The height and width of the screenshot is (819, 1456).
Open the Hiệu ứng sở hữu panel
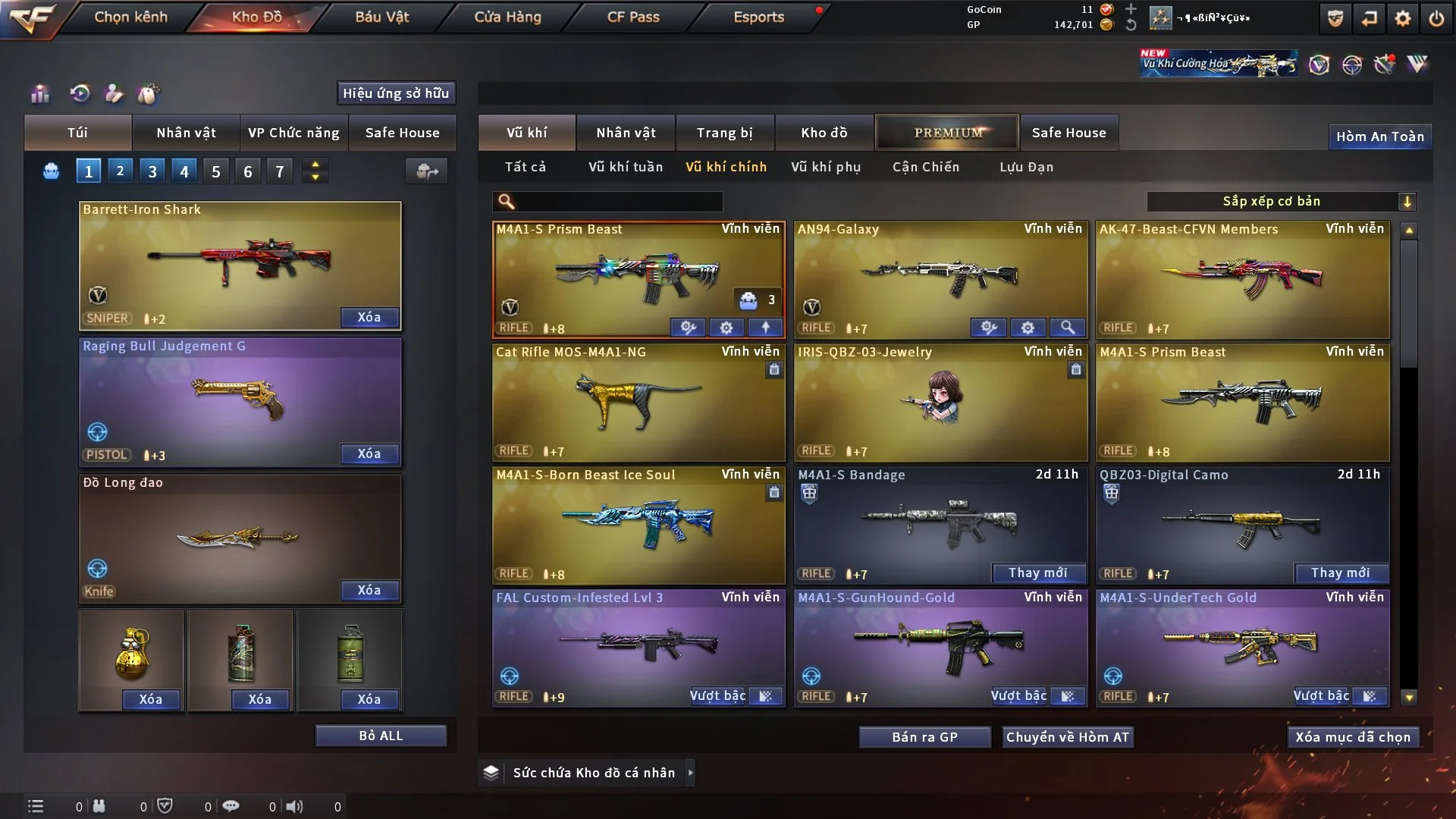pos(396,93)
